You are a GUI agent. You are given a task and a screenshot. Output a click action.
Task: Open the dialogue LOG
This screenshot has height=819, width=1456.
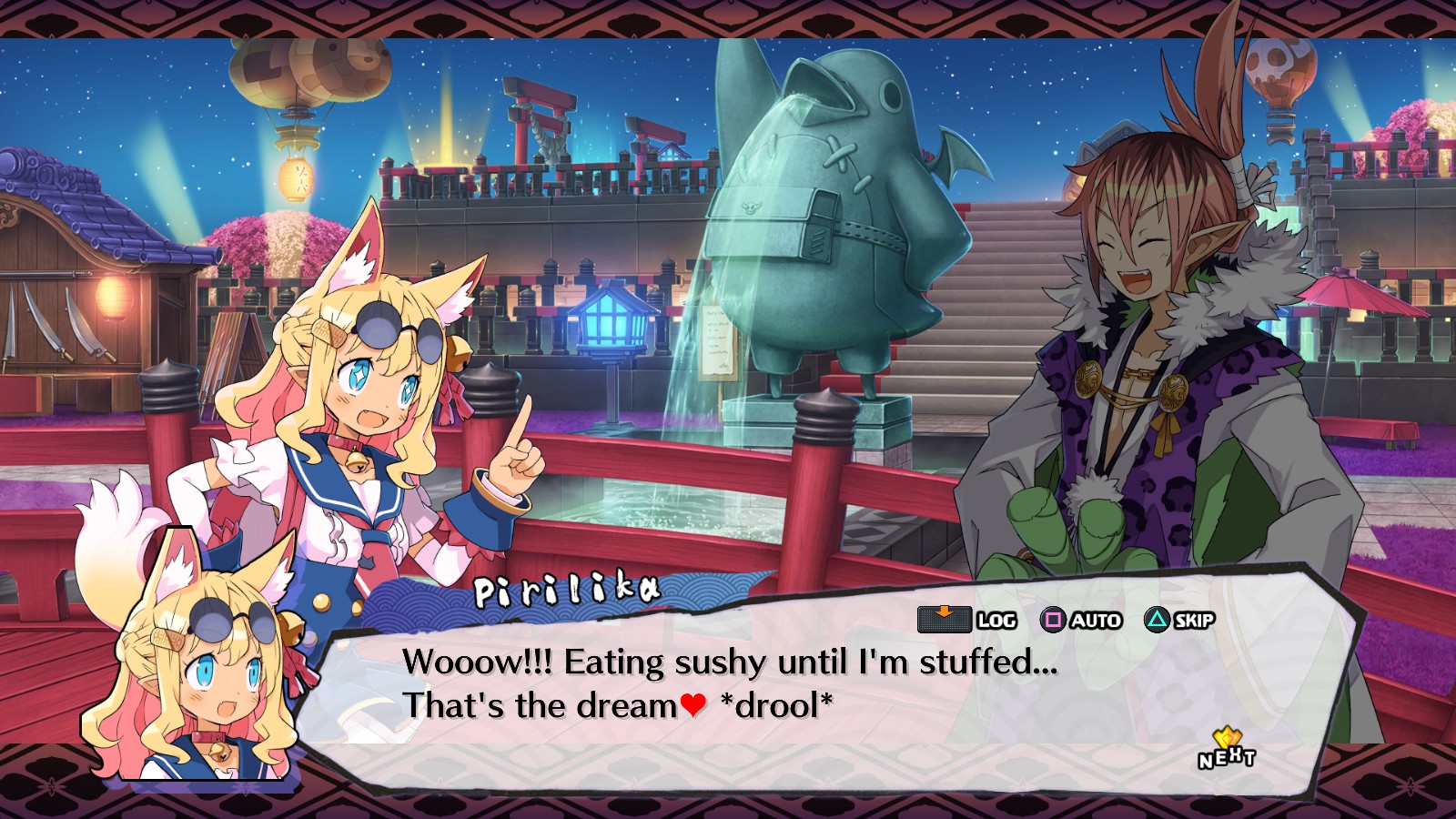tap(966, 620)
